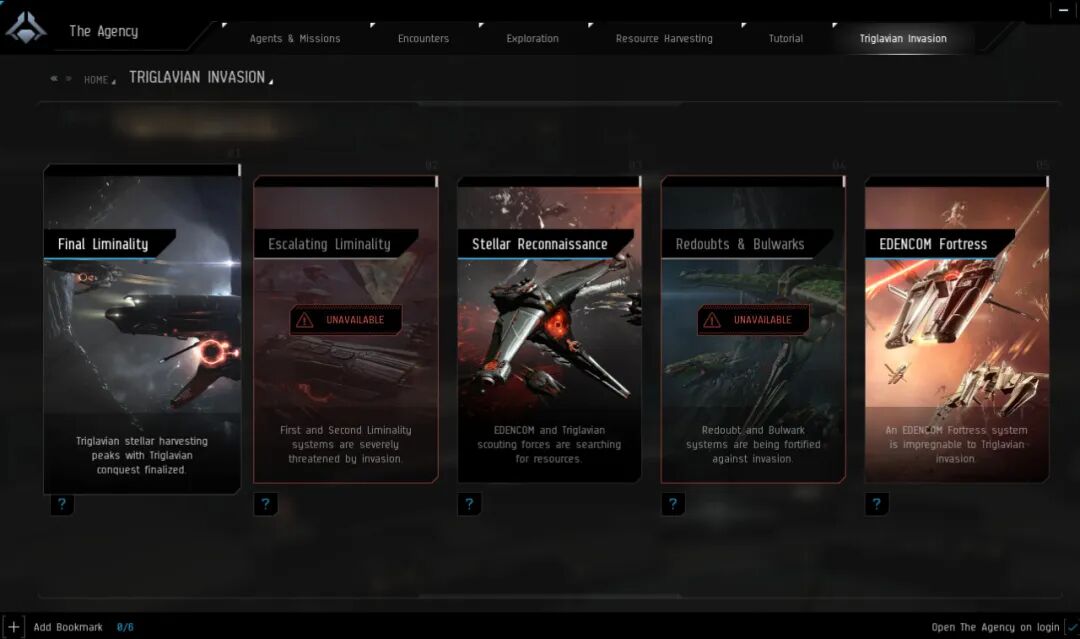Open the Stellar Reconnaissance card
This screenshot has width=1080, height=639.
[x=549, y=330]
